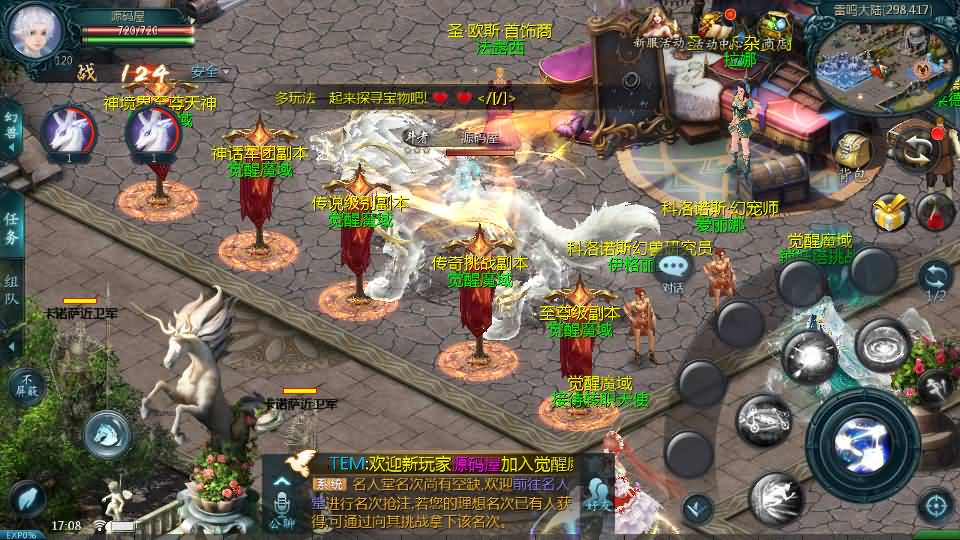The height and width of the screenshot is (540, 960).
Task: Tap the crosshair target-lock button
Action: pos(935,506)
